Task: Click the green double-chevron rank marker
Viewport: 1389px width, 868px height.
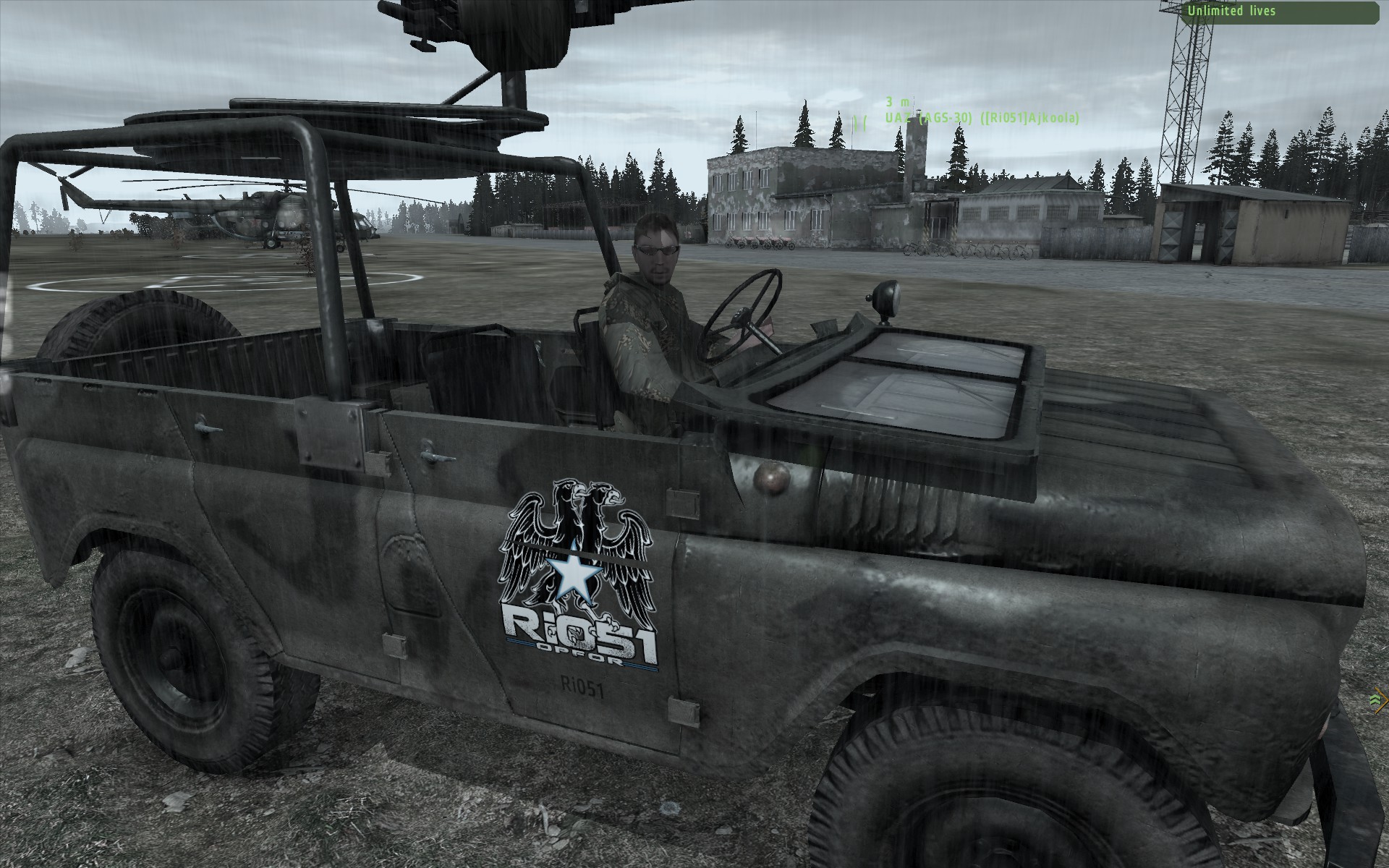Action: pos(1375,698)
